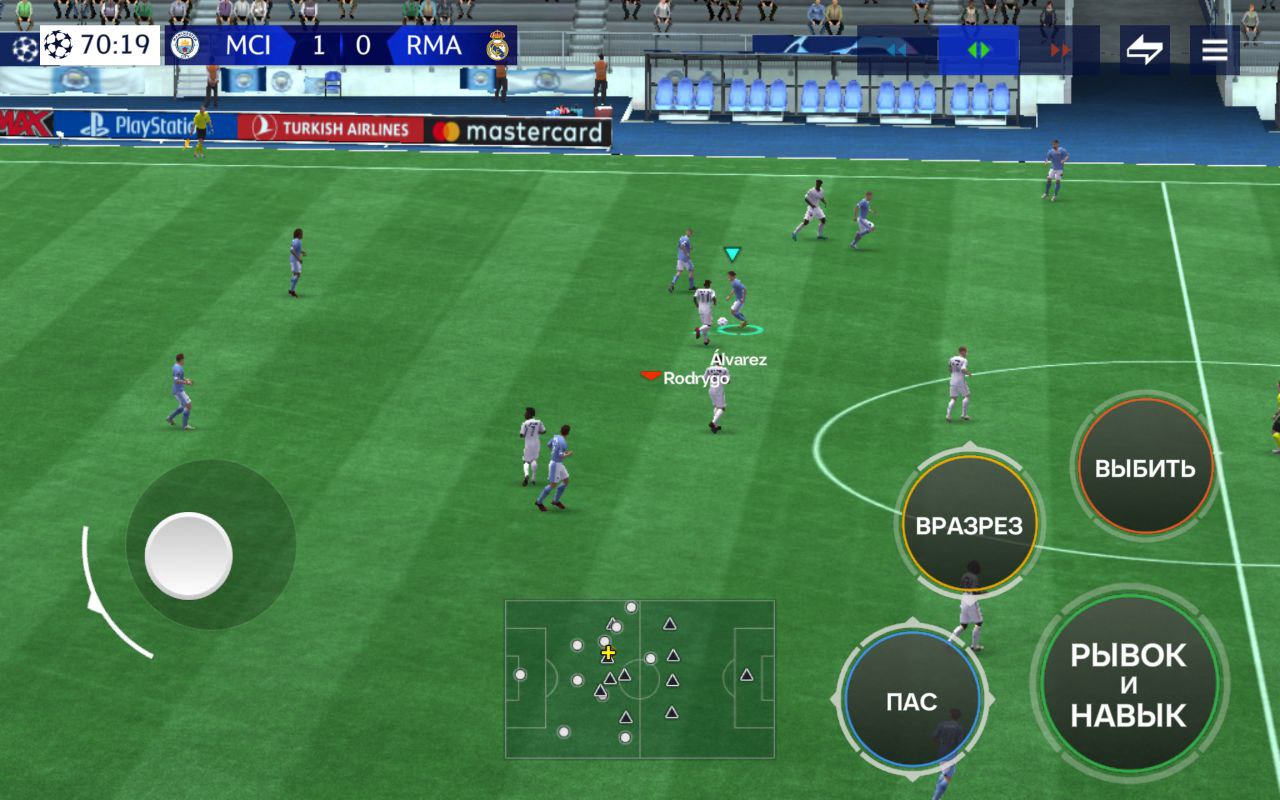Choose the attacking tactics red arrows
Screen dimensions: 1280x800
pyautogui.click(x=1060, y=50)
